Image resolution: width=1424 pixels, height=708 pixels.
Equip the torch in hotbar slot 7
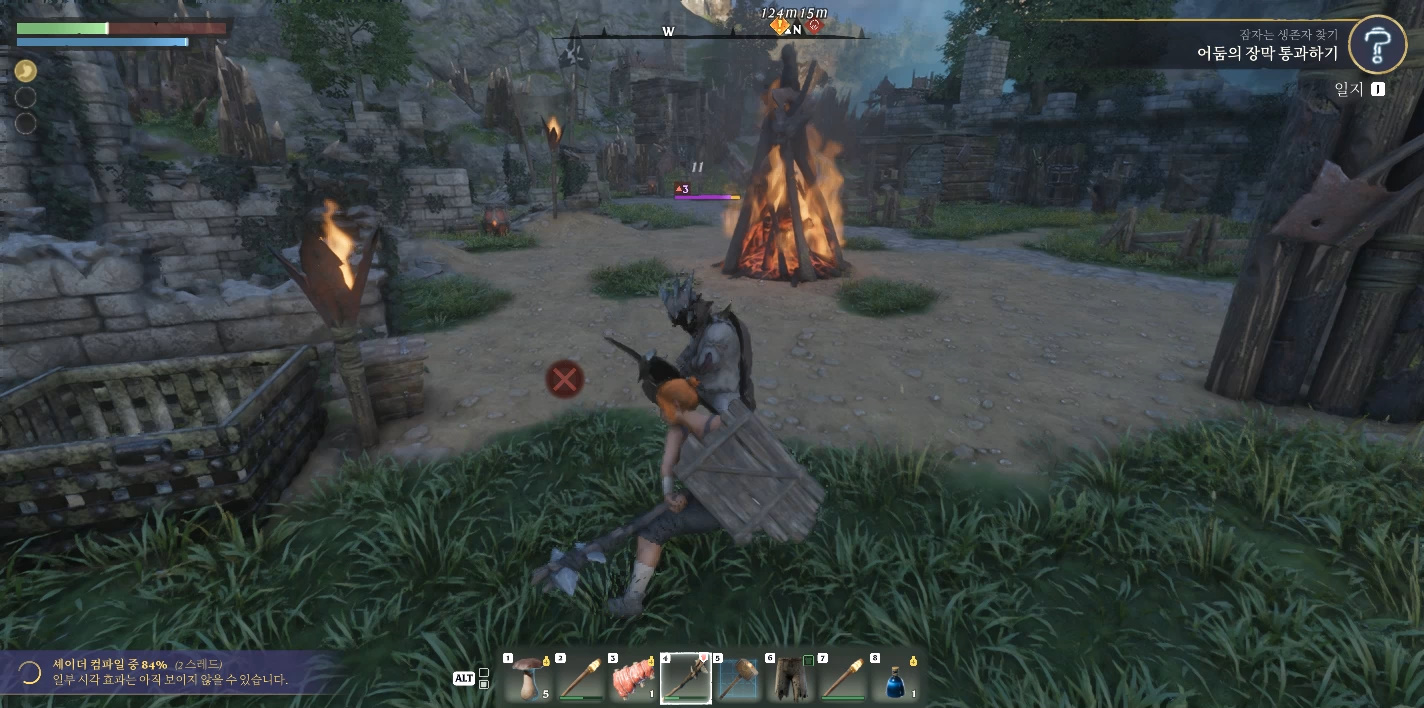842,679
